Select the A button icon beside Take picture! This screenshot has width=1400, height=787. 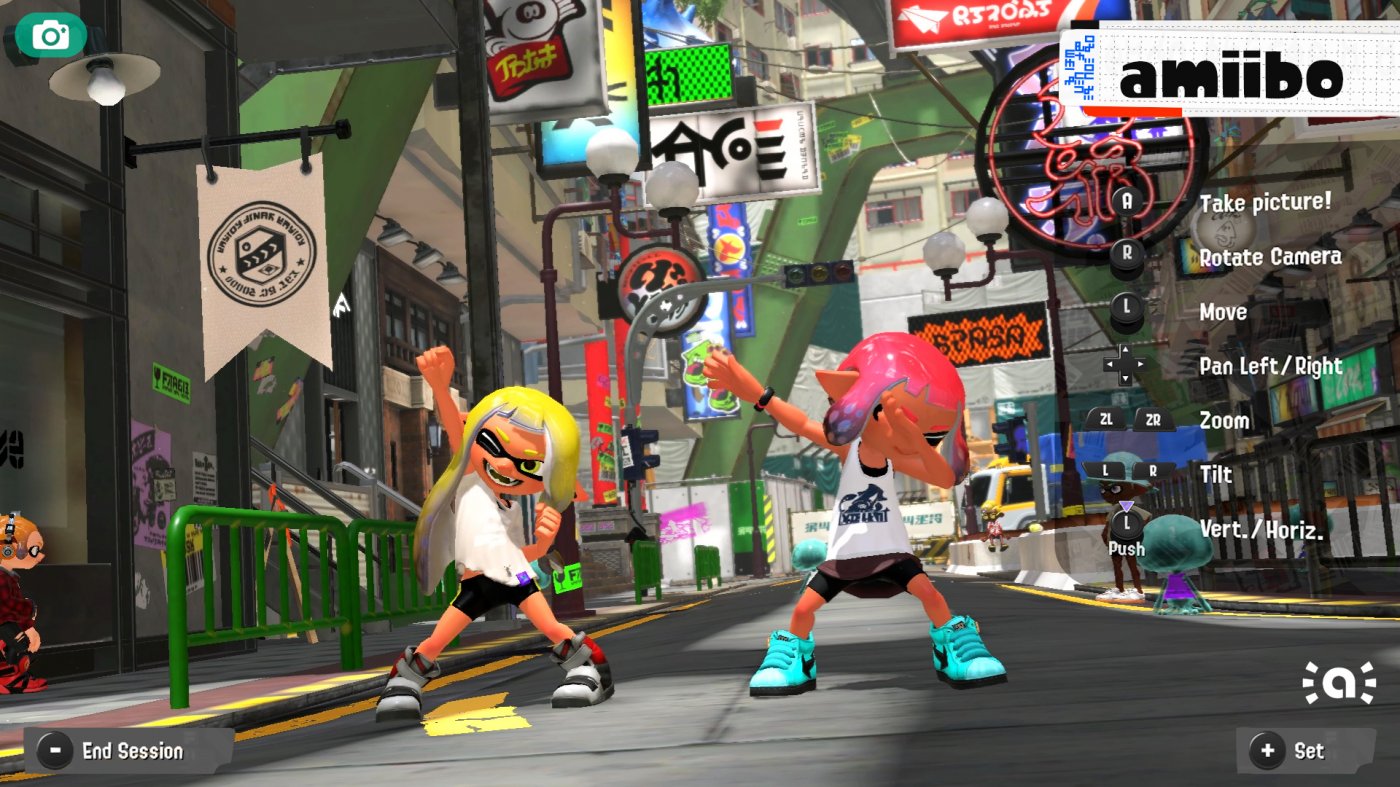(x=1128, y=201)
